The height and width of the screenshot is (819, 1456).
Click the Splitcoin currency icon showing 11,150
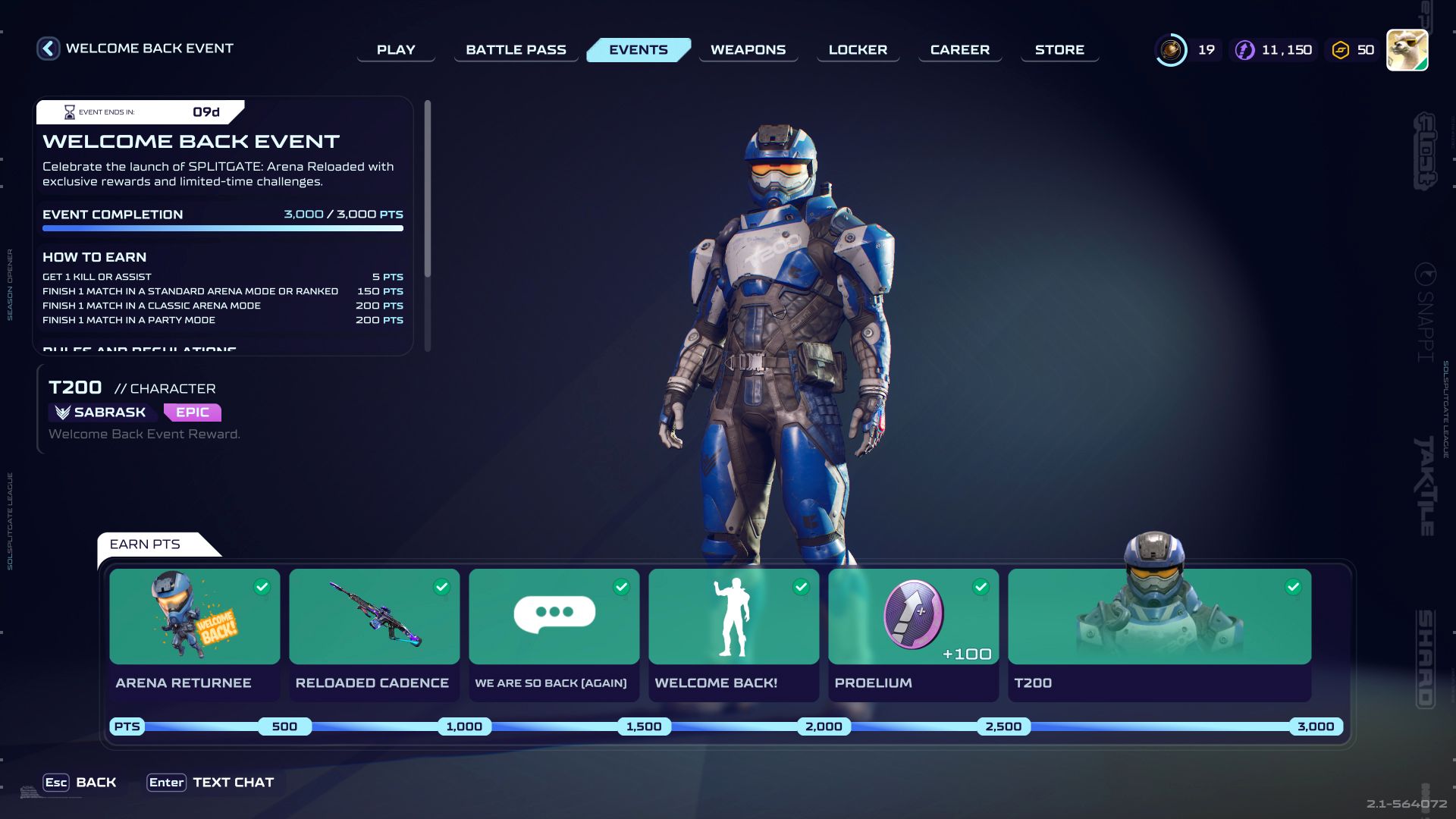1244,49
